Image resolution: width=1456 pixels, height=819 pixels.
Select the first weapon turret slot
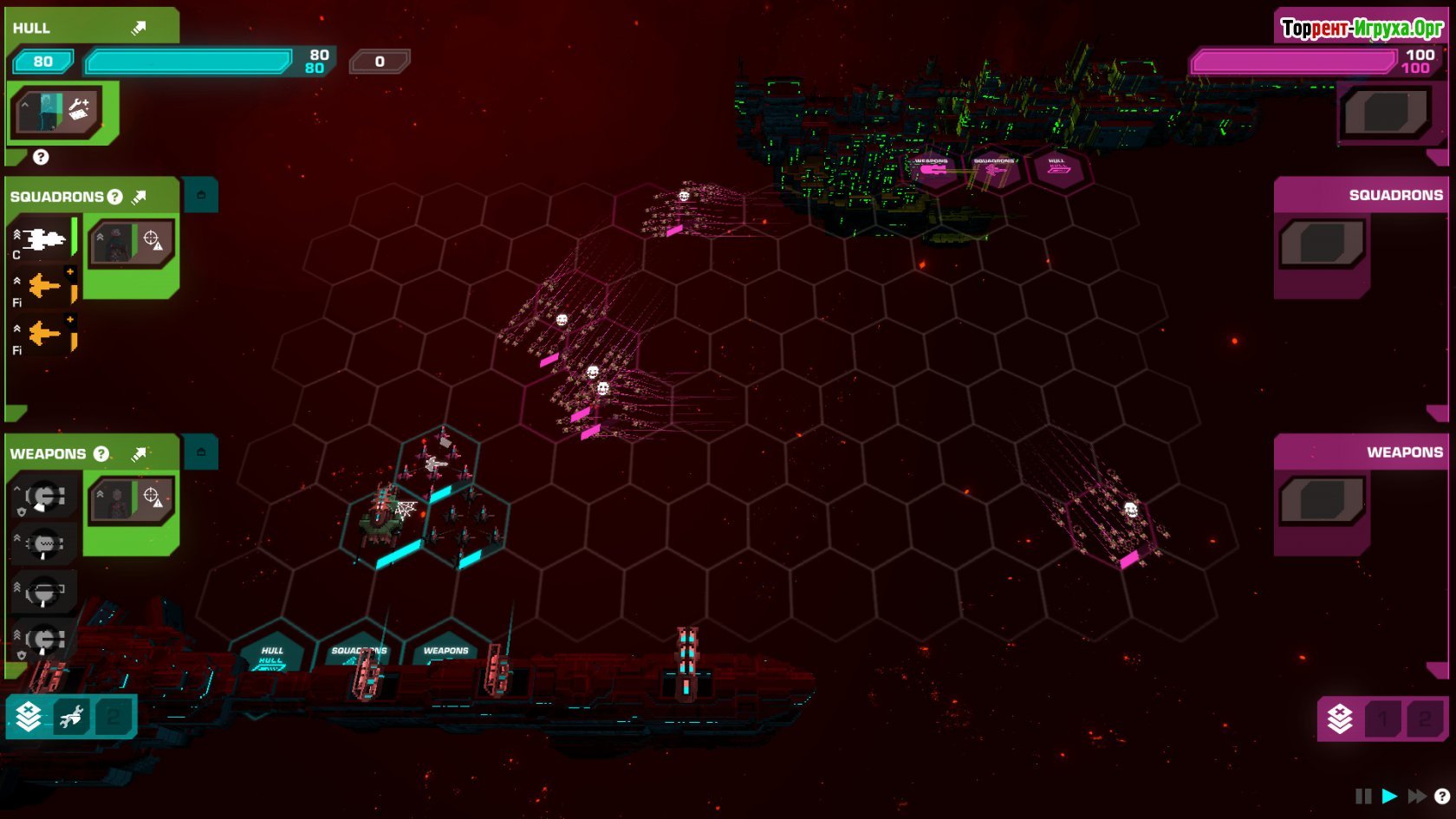[44, 497]
